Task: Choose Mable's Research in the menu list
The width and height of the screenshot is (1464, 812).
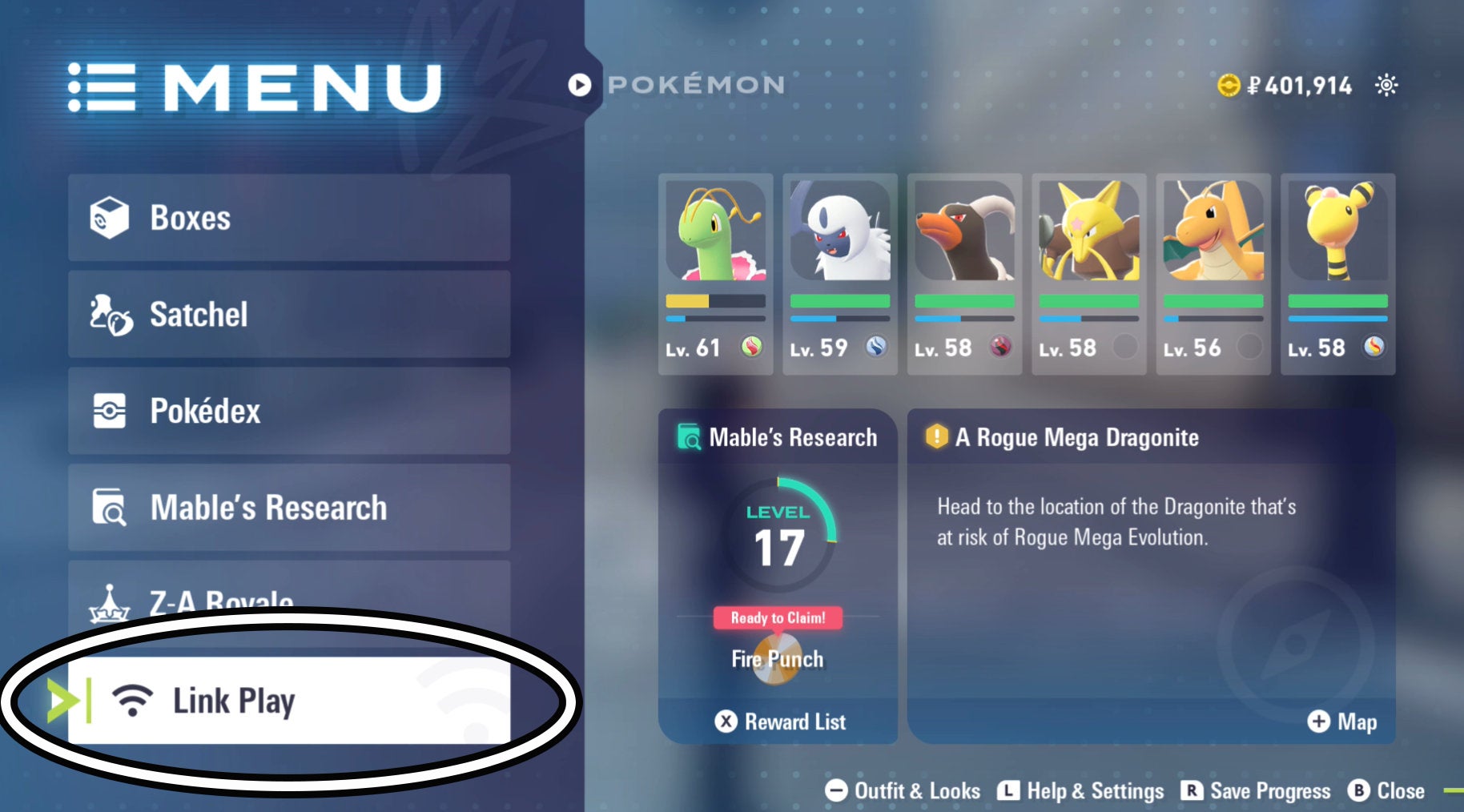Action: [x=288, y=508]
